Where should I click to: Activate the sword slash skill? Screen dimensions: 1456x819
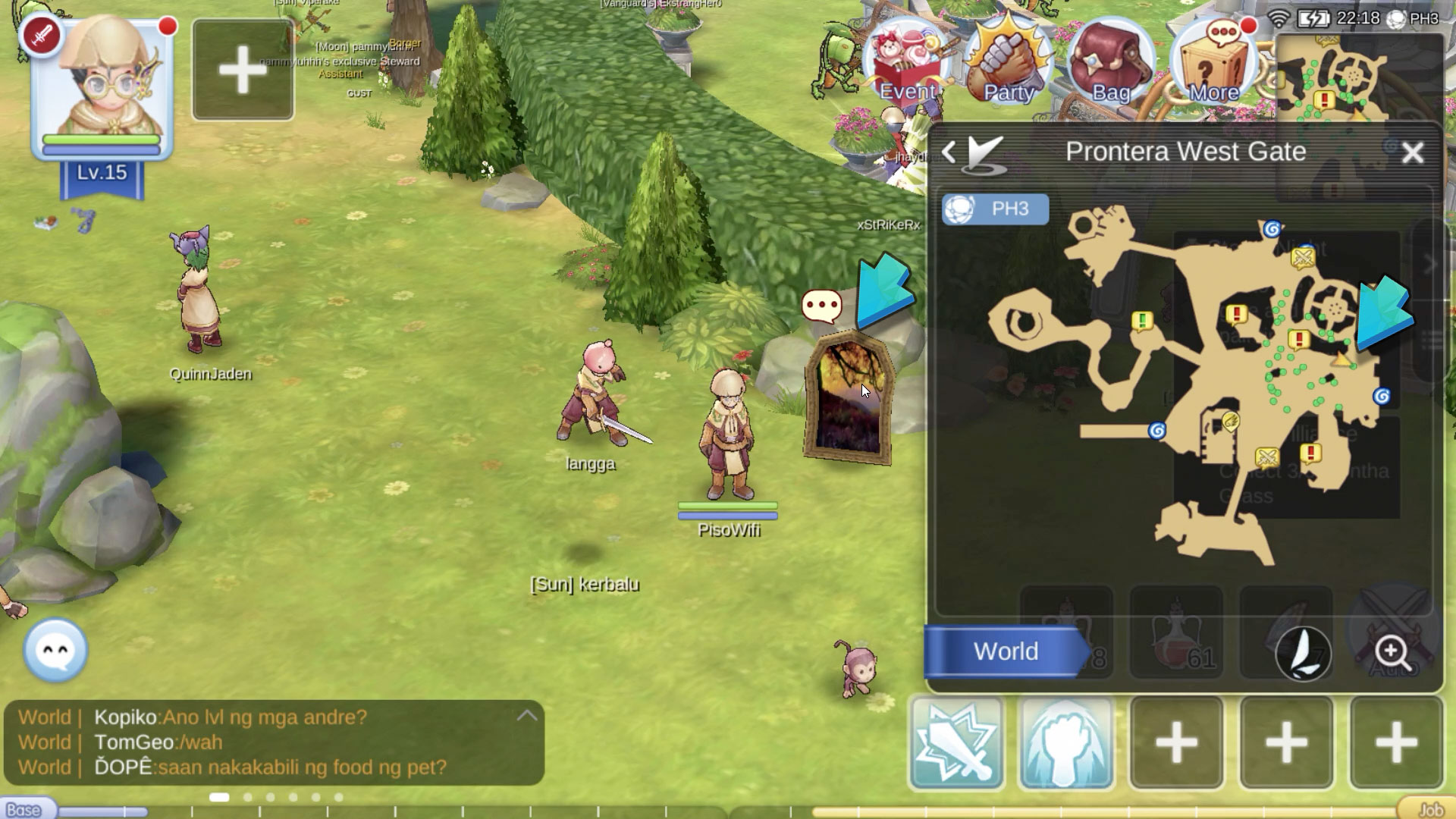pyautogui.click(x=957, y=743)
